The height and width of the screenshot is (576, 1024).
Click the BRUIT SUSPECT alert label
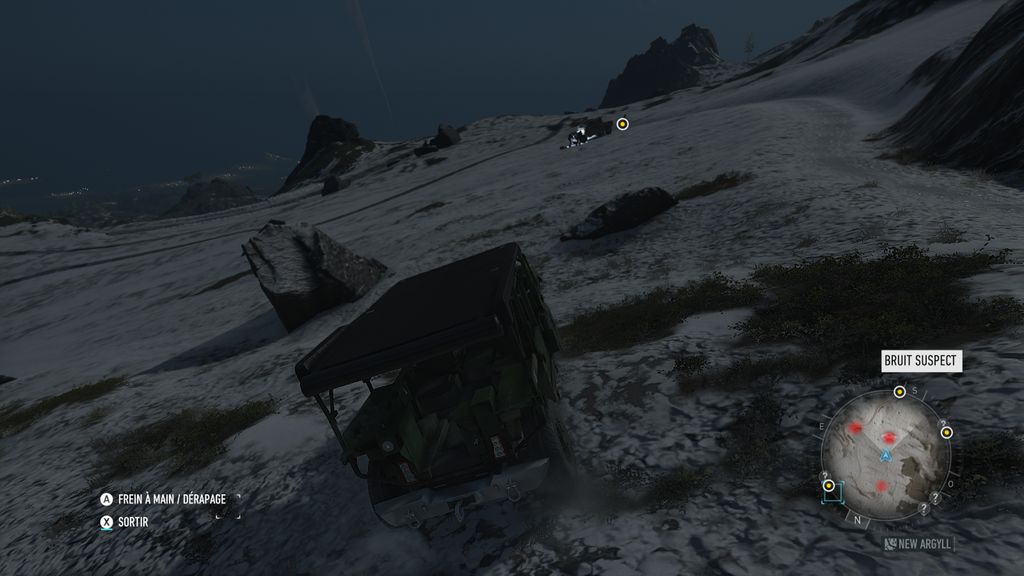tap(921, 361)
